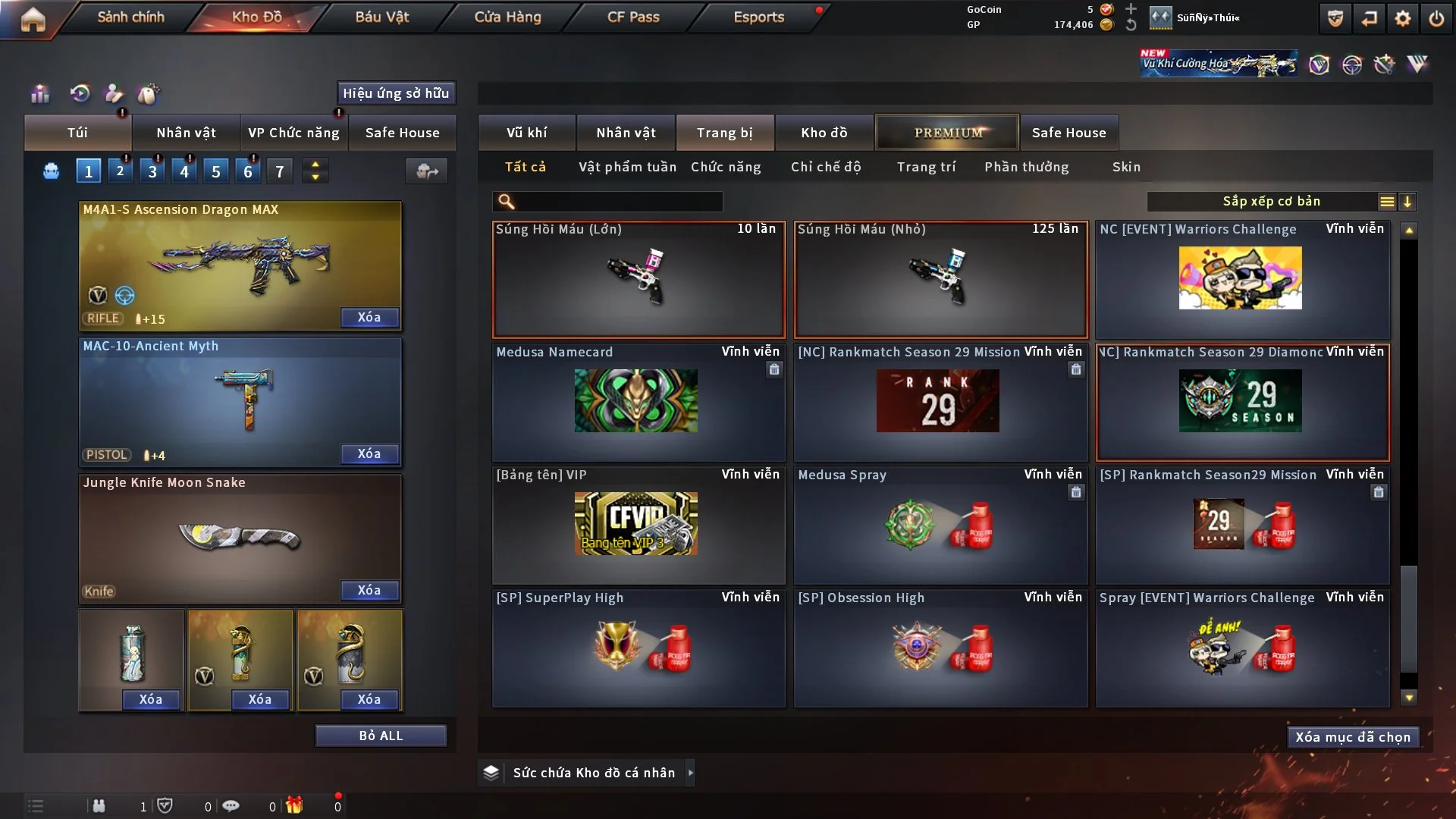Viewport: 1456px width, 819px height.
Task: Remove the M4A1-S Ascension Dragon MAX
Action: pos(369,317)
